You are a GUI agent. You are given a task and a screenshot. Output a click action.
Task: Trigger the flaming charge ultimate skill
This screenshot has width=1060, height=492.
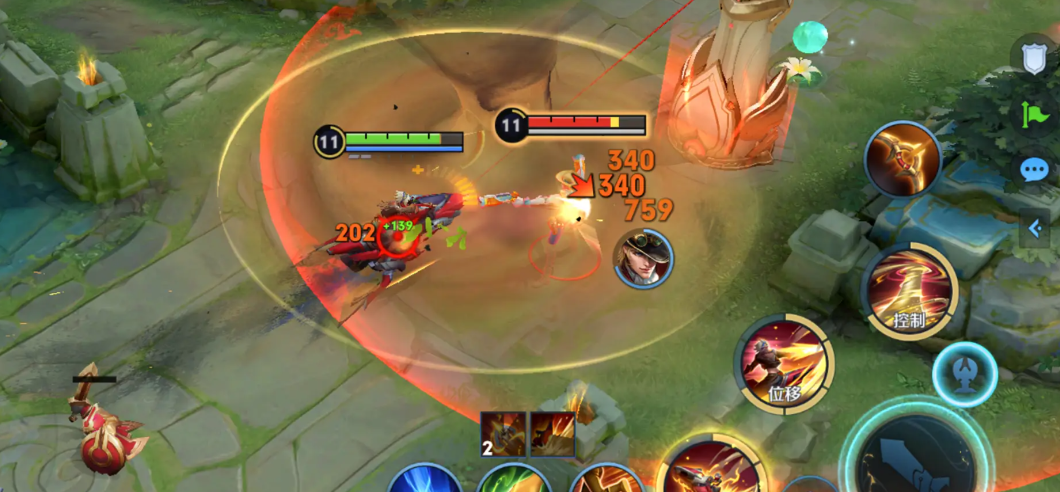712,468
